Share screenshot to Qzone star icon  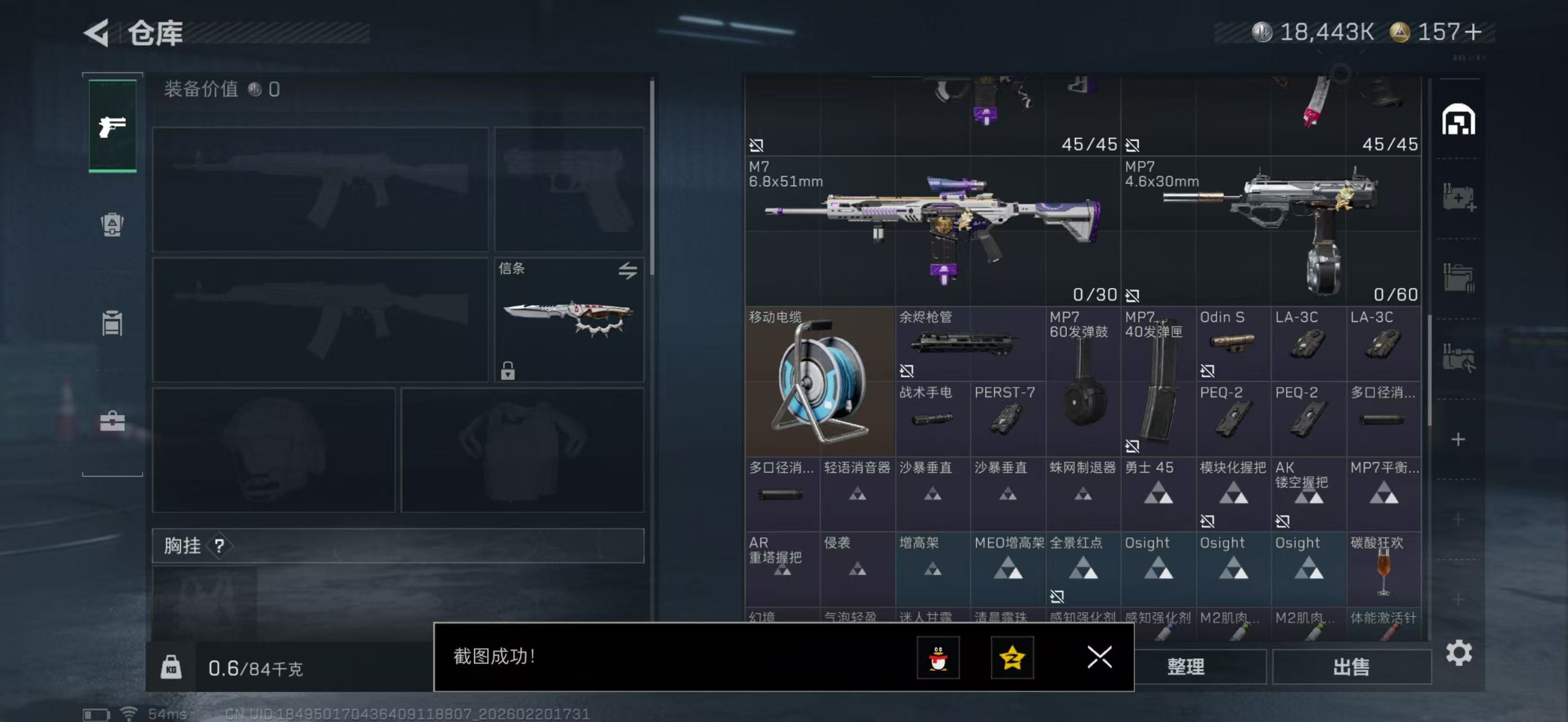(x=1012, y=658)
